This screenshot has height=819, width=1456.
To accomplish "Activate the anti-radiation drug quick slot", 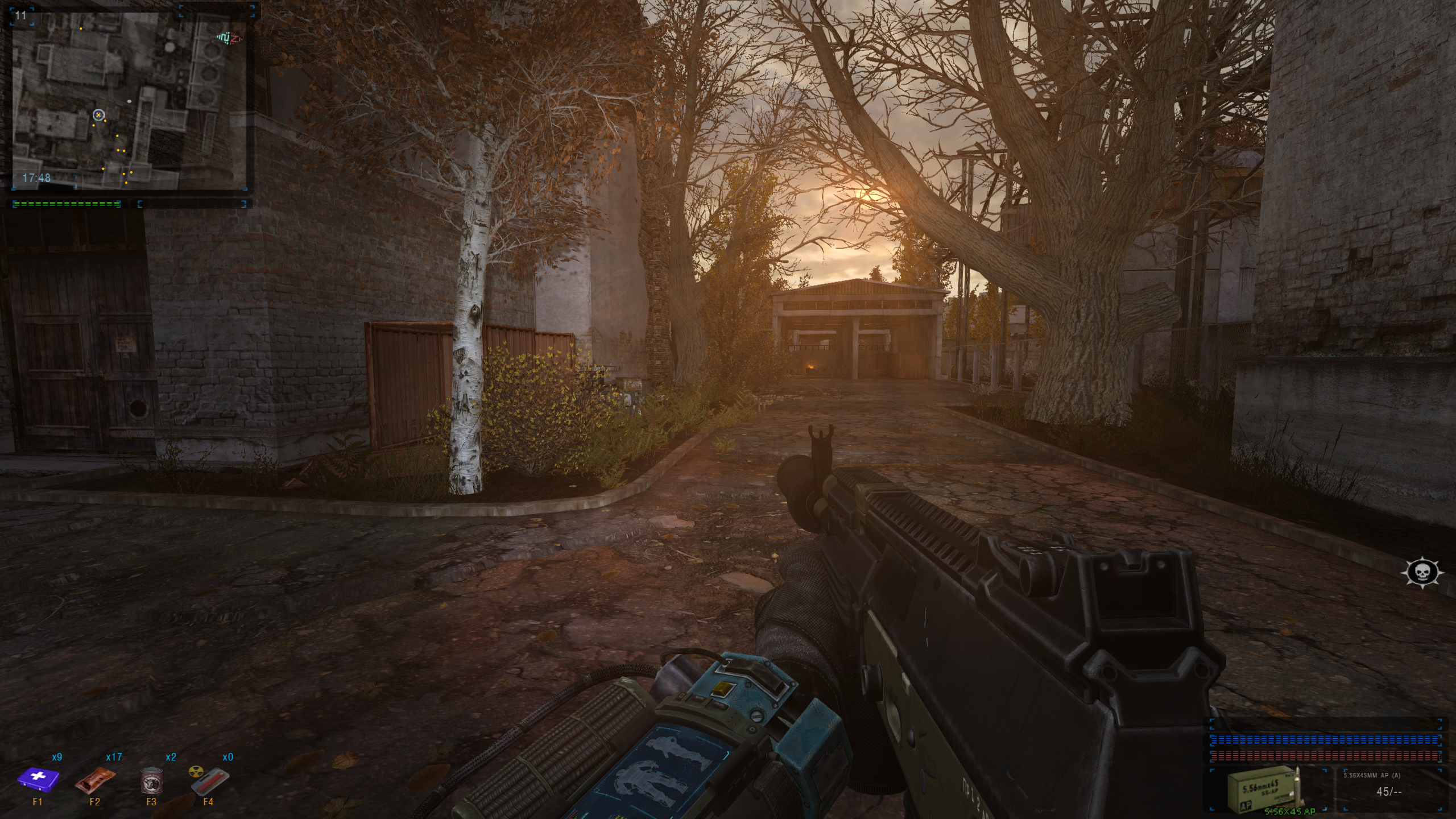I will [x=208, y=780].
